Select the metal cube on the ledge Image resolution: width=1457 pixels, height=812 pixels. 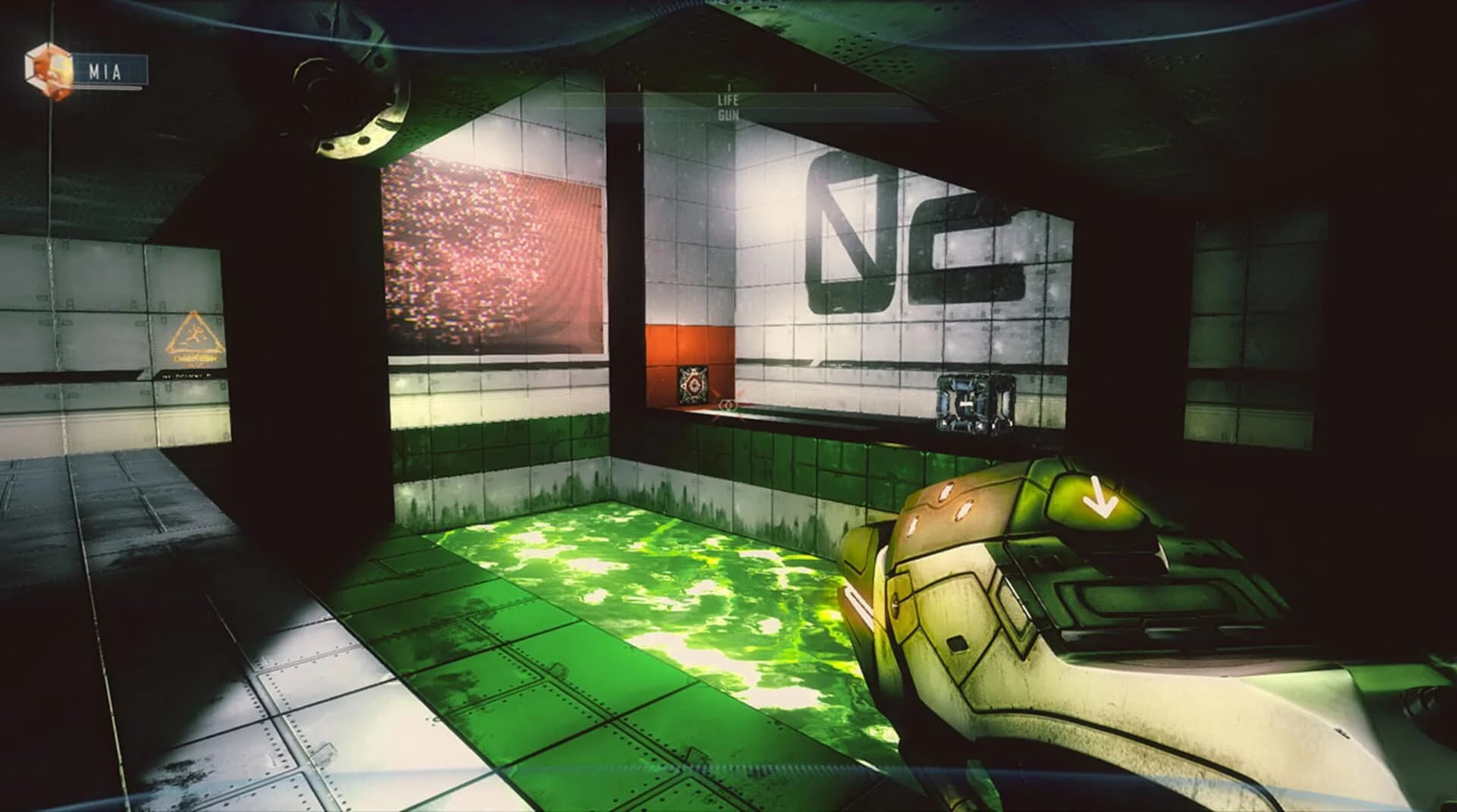pos(974,402)
